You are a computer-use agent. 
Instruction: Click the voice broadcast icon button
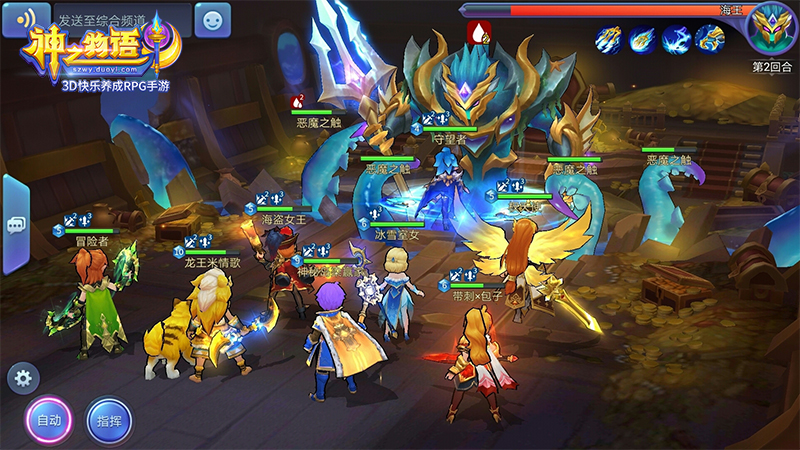[x=25, y=18]
